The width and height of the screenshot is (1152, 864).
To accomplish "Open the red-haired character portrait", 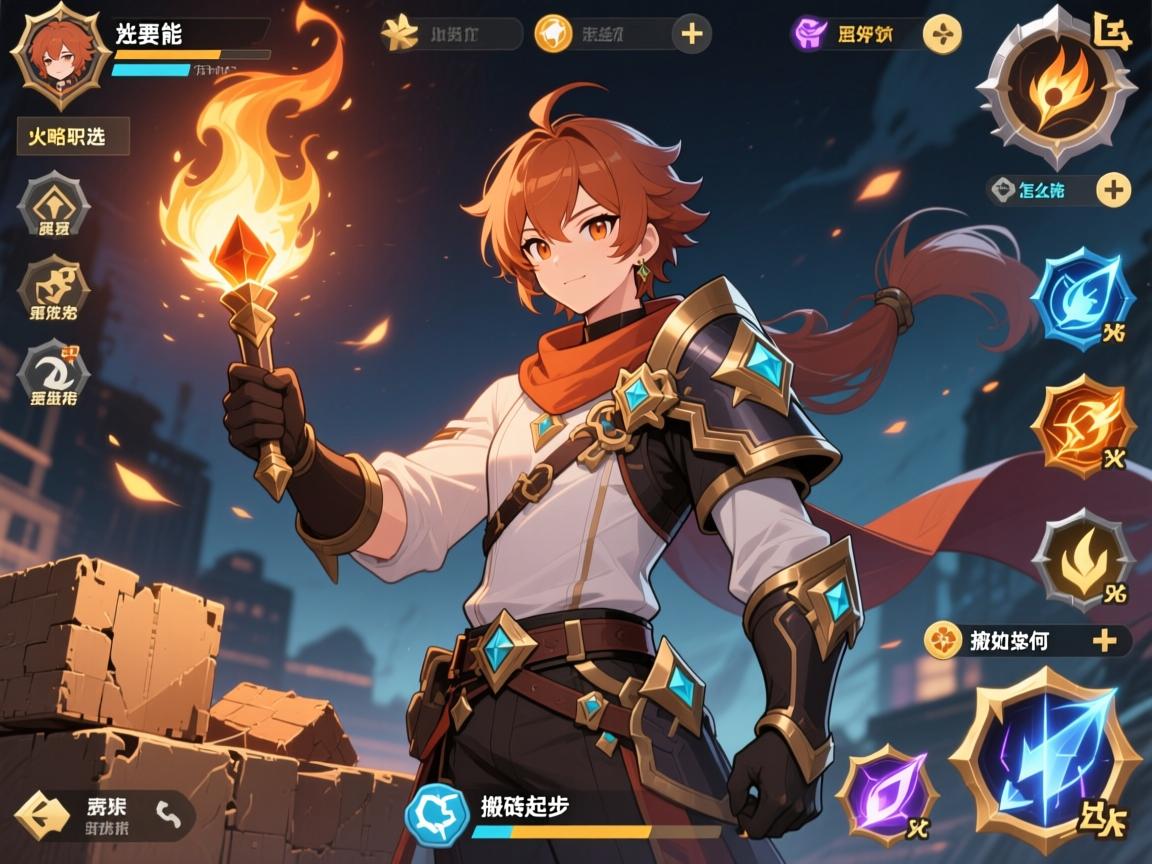I will pyautogui.click(x=58, y=54).
